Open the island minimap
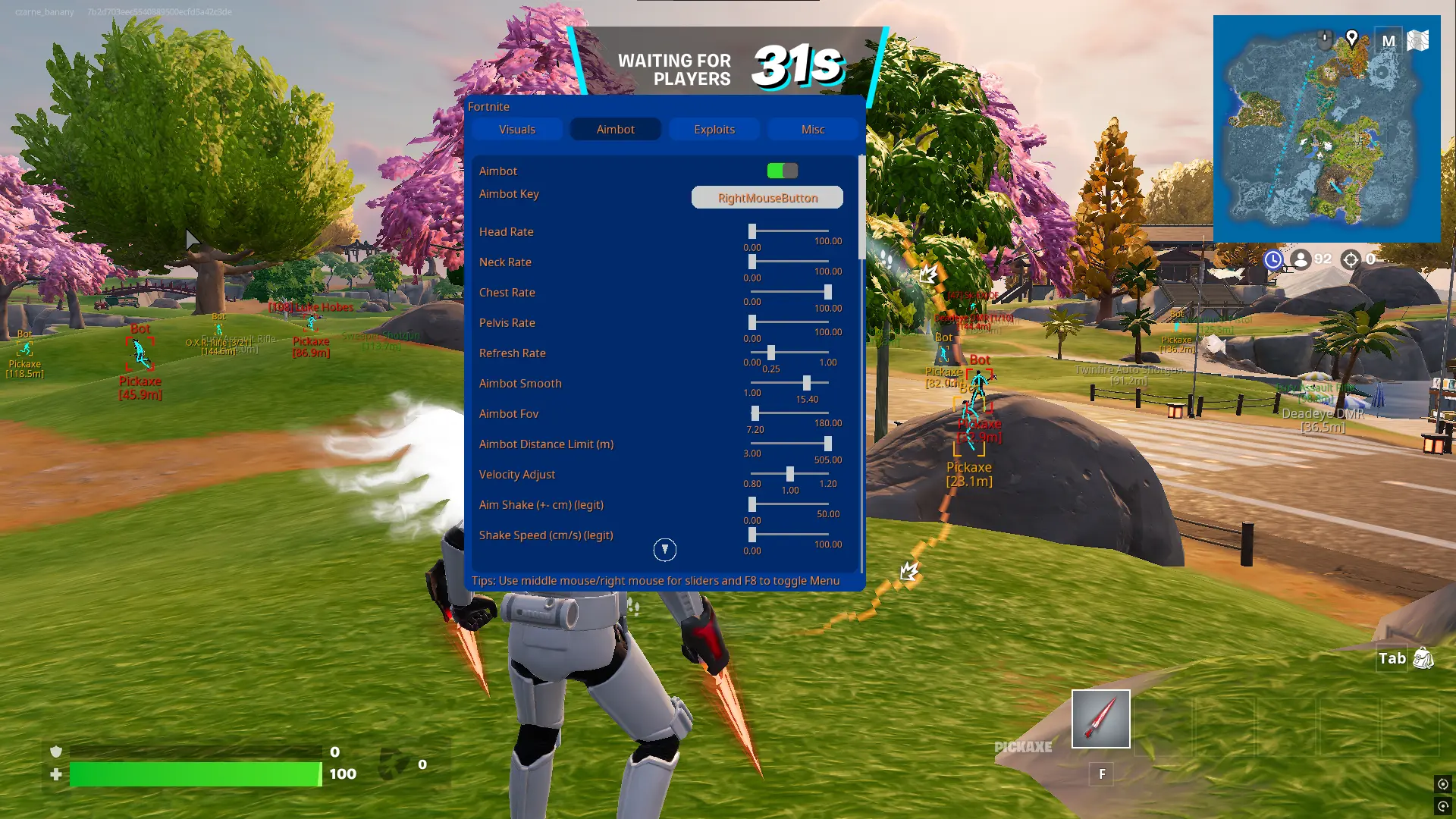The width and height of the screenshot is (1456, 819). click(x=1326, y=129)
